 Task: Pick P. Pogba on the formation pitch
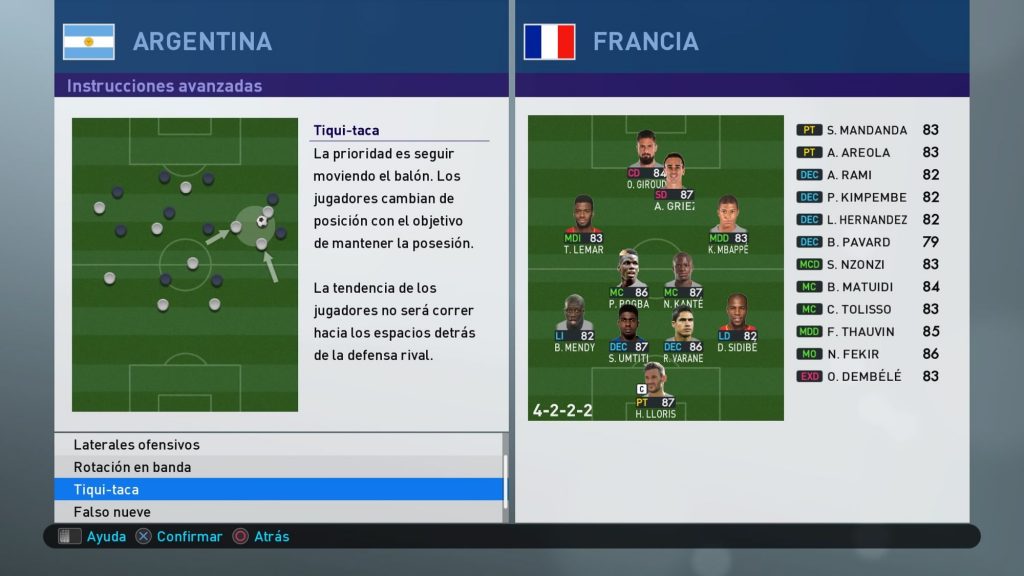pos(630,270)
